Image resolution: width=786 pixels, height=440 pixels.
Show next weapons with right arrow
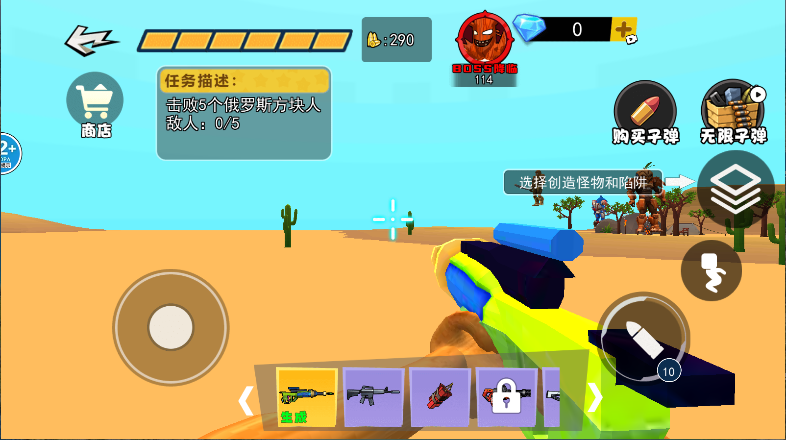point(595,398)
